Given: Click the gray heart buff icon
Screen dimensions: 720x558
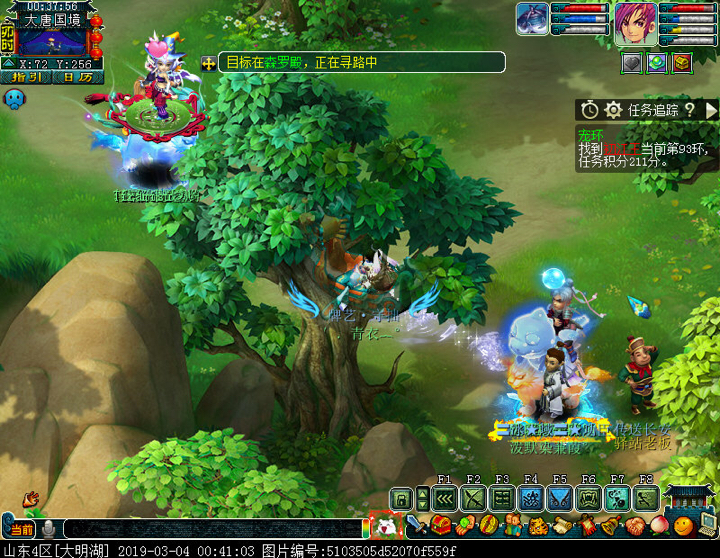Looking at the screenshot, I should click(x=632, y=62).
